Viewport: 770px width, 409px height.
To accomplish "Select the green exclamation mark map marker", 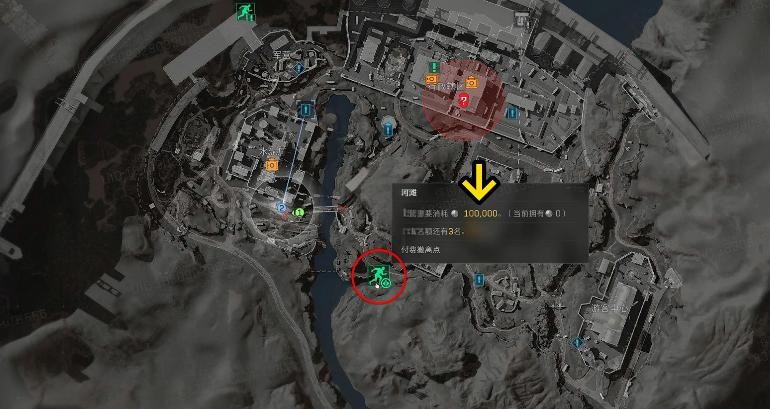I will (x=434, y=68).
